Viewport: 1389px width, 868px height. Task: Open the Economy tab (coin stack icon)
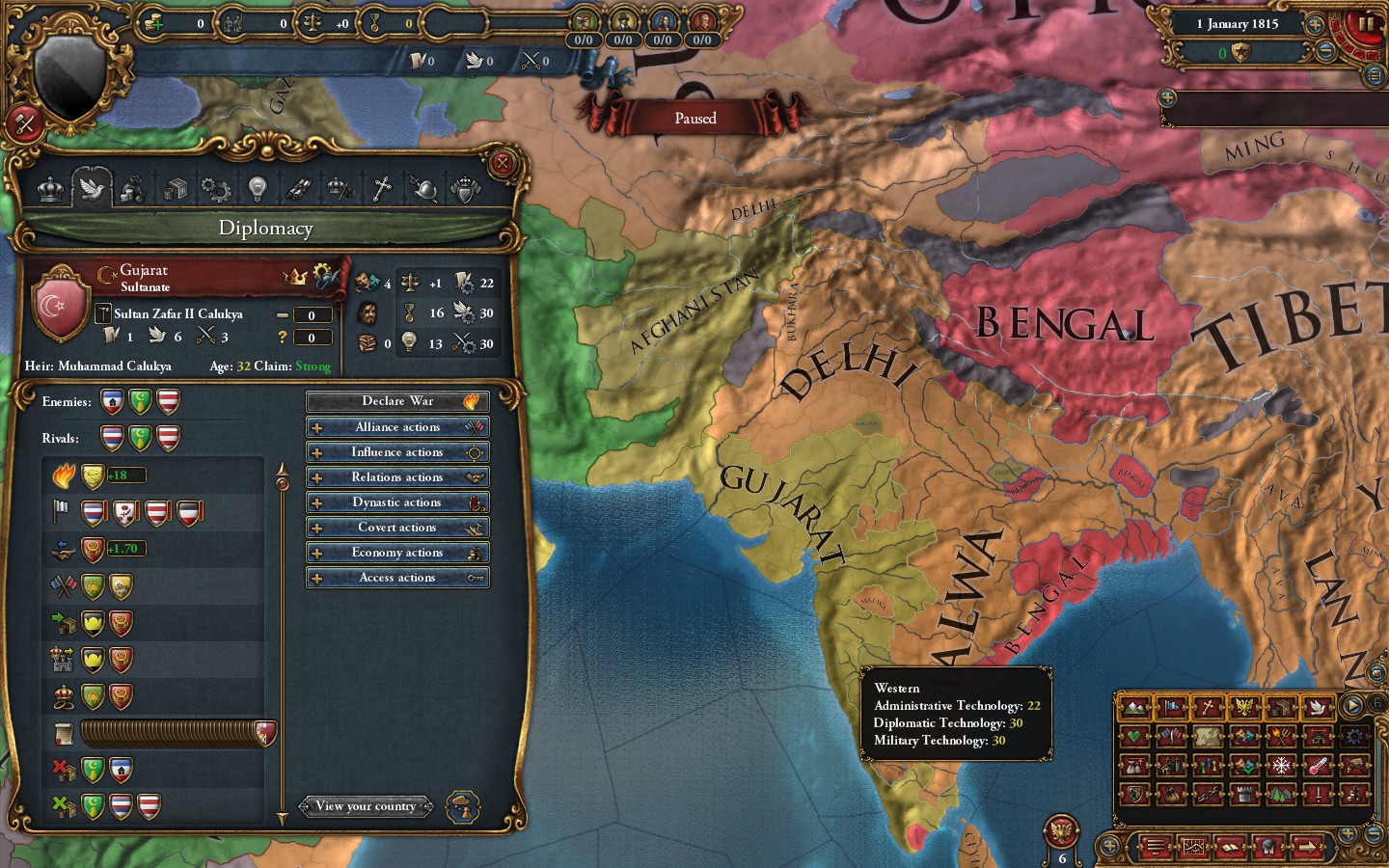tap(133, 189)
